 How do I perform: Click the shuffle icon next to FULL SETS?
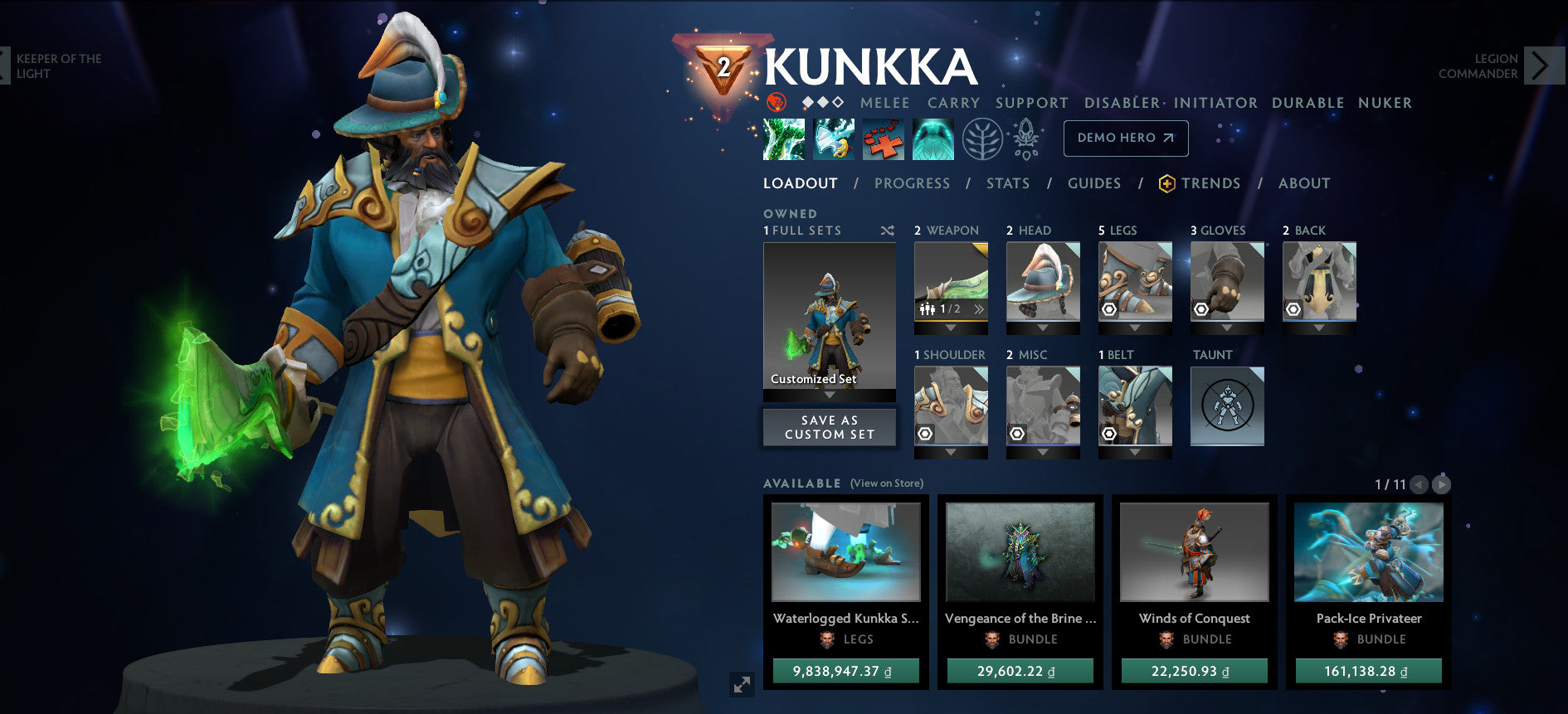pyautogui.click(x=887, y=231)
